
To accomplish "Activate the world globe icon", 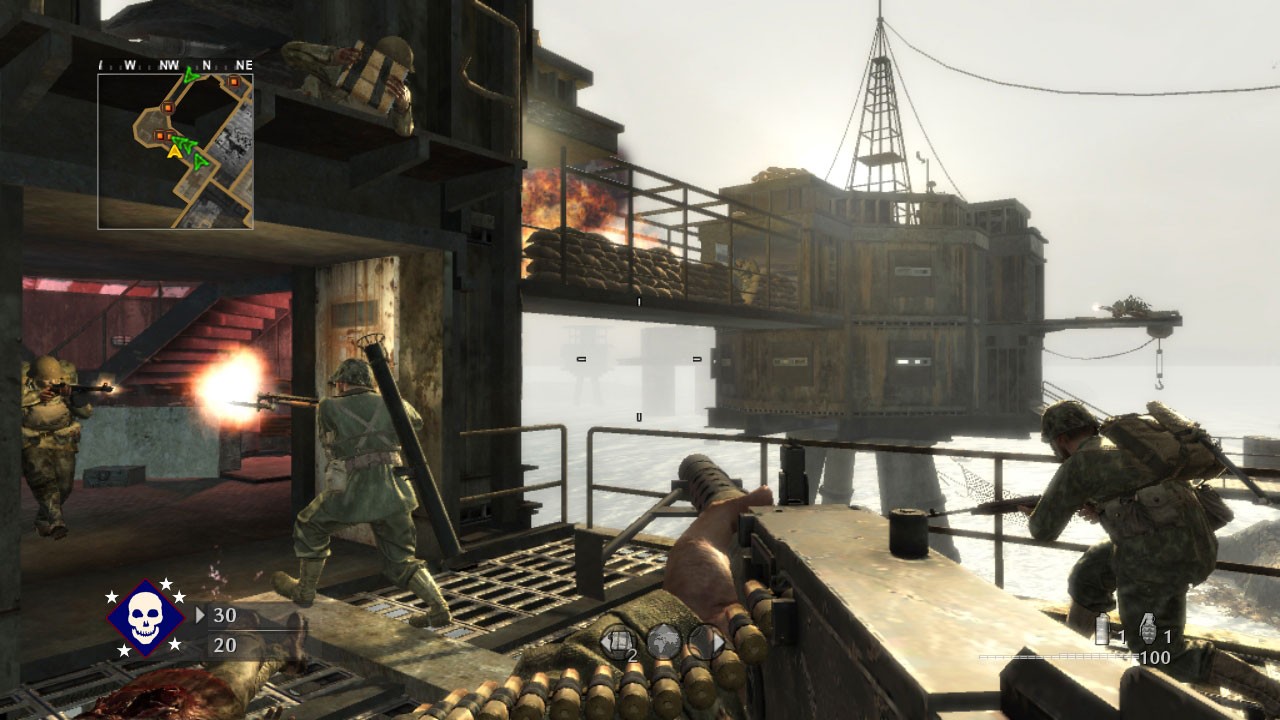I will tap(662, 641).
